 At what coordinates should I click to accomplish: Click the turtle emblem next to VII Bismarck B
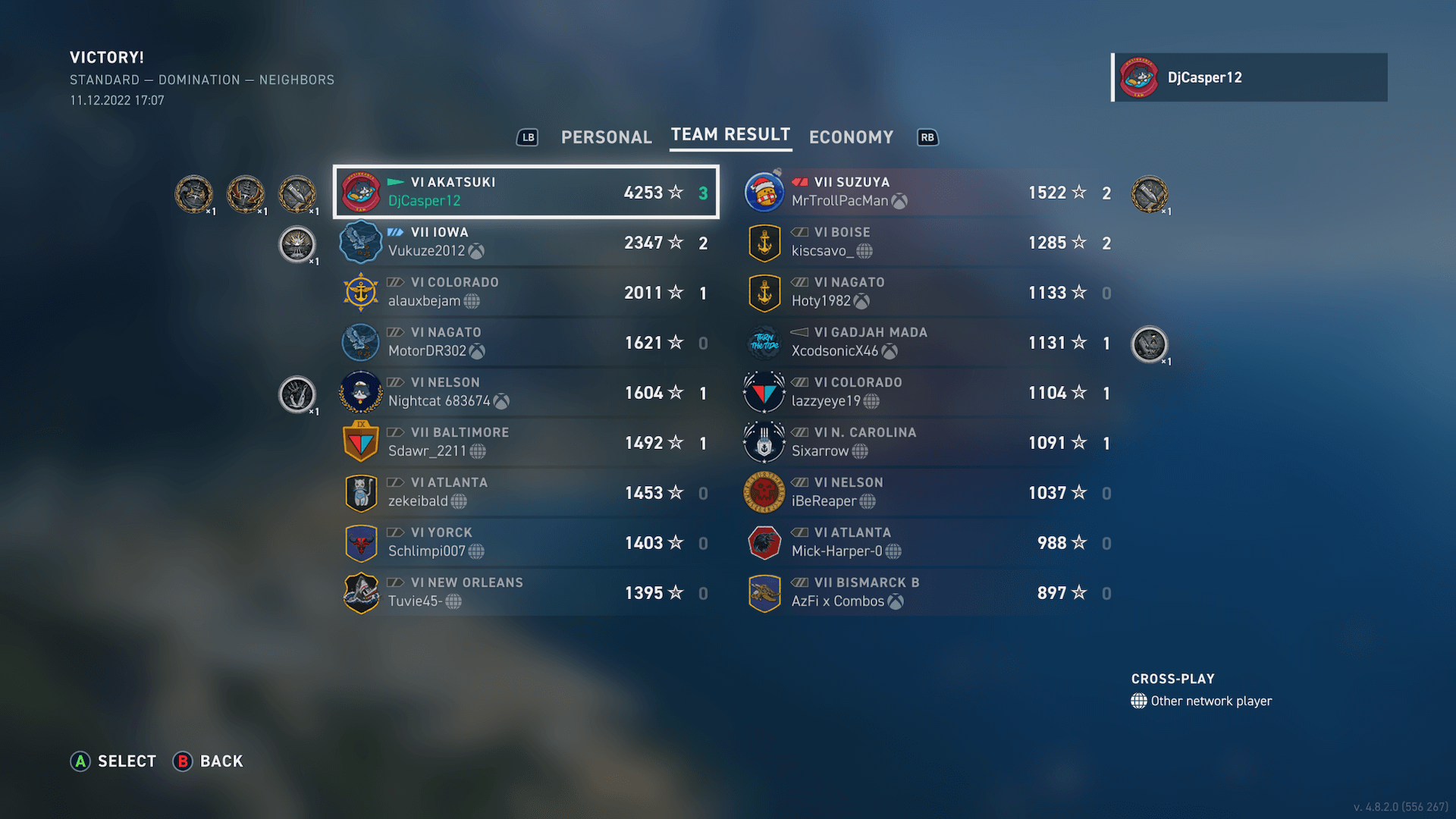(x=764, y=592)
